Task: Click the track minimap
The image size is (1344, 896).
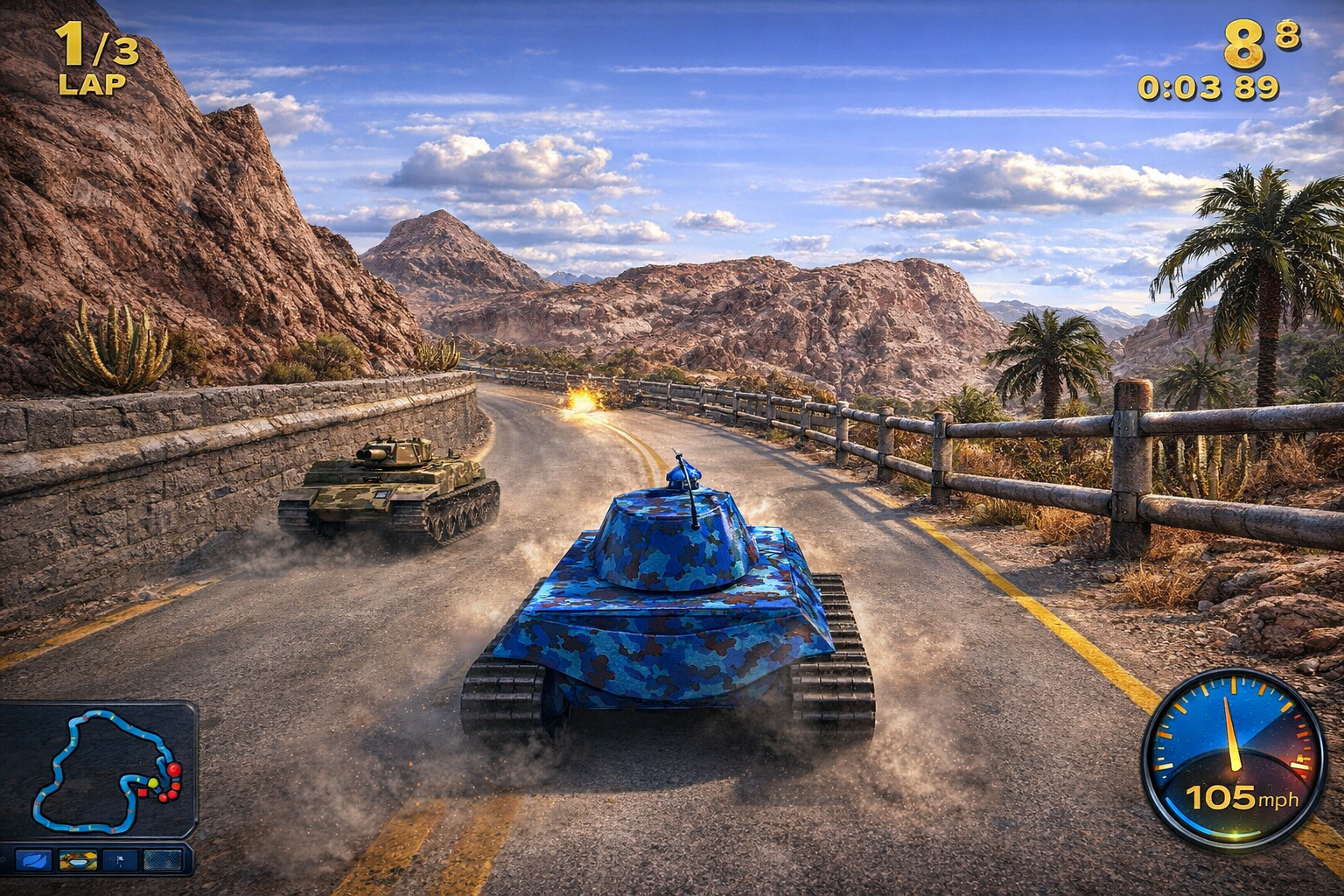Action: [98, 770]
